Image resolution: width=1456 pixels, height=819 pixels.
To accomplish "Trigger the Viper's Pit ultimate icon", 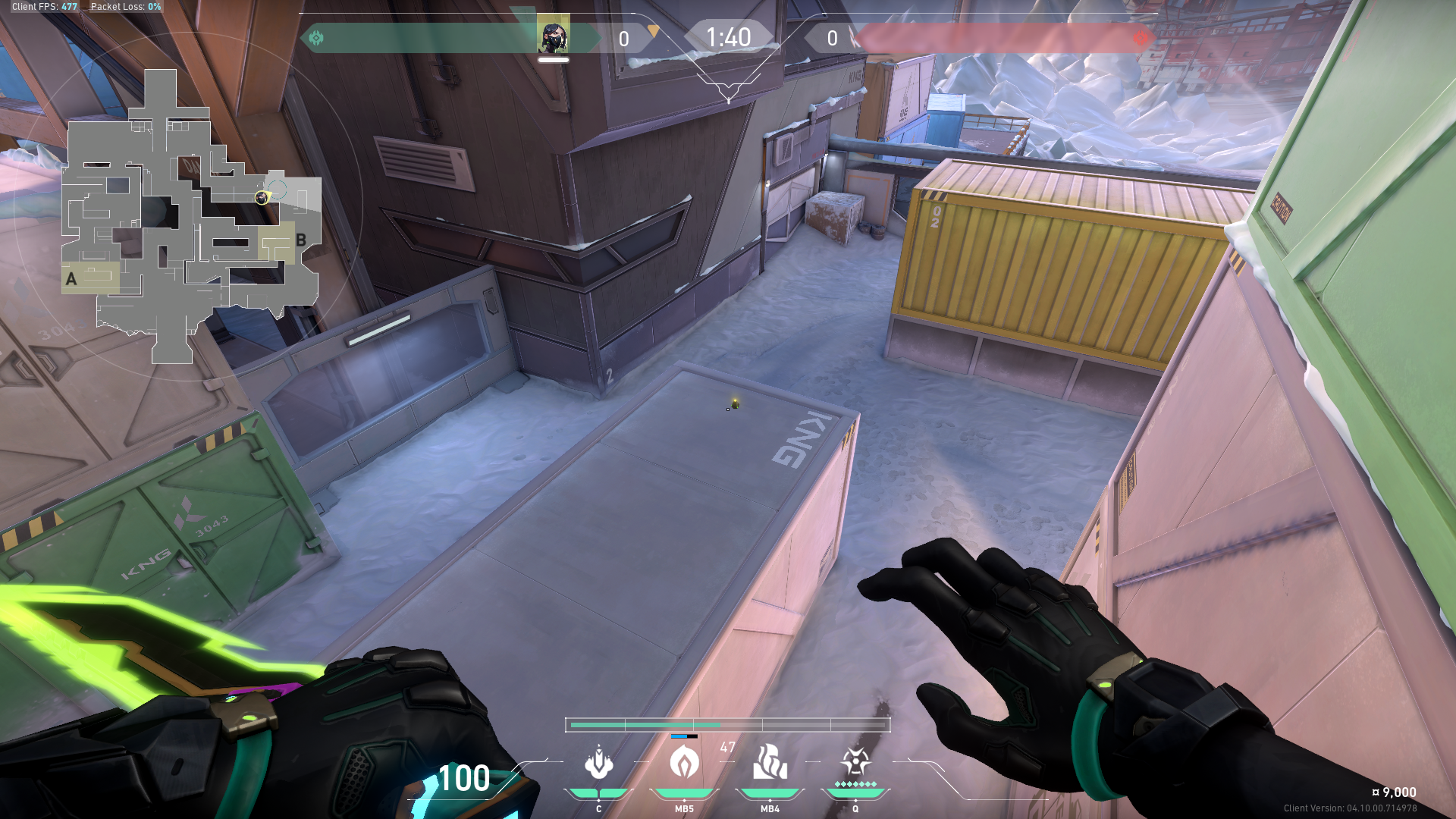I will tap(855, 761).
